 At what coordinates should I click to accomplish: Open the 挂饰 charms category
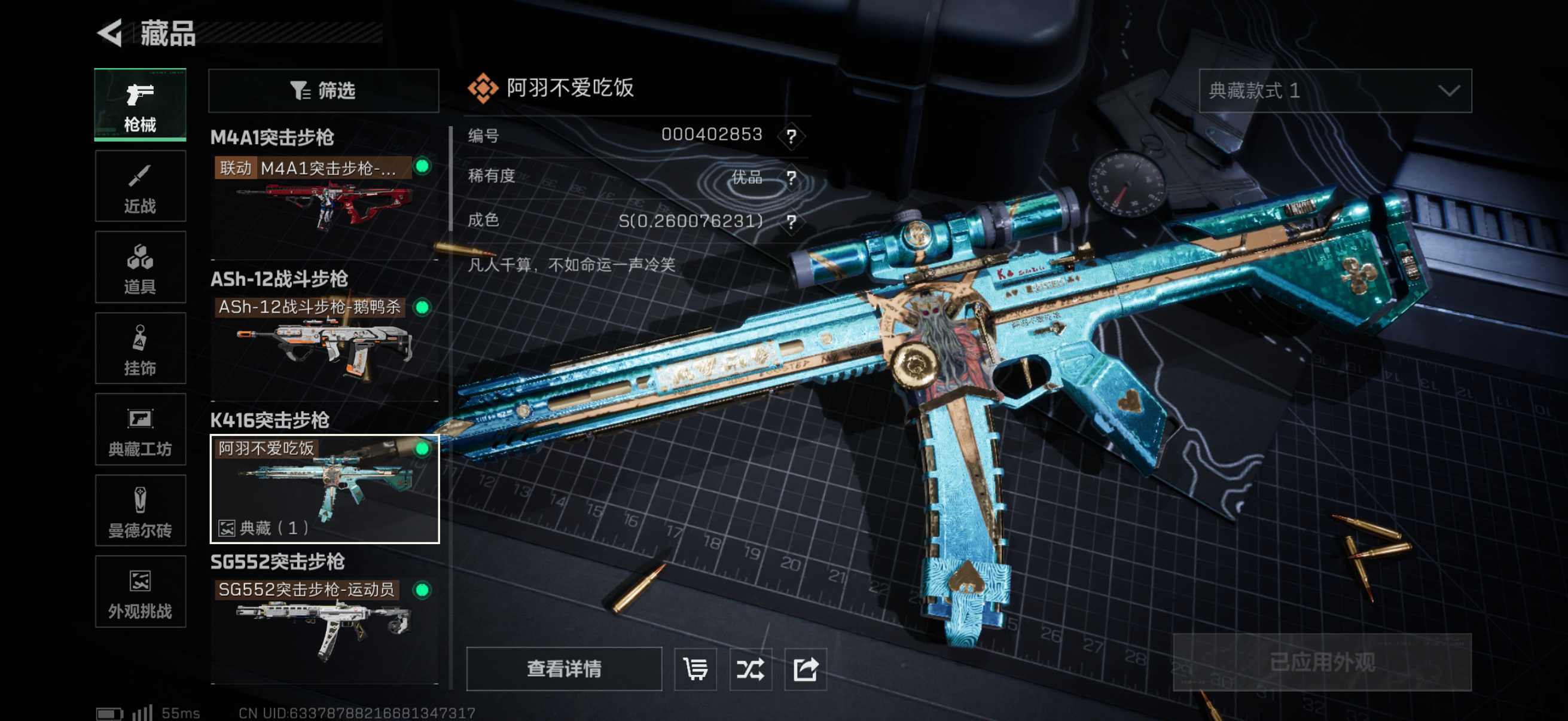[140, 349]
